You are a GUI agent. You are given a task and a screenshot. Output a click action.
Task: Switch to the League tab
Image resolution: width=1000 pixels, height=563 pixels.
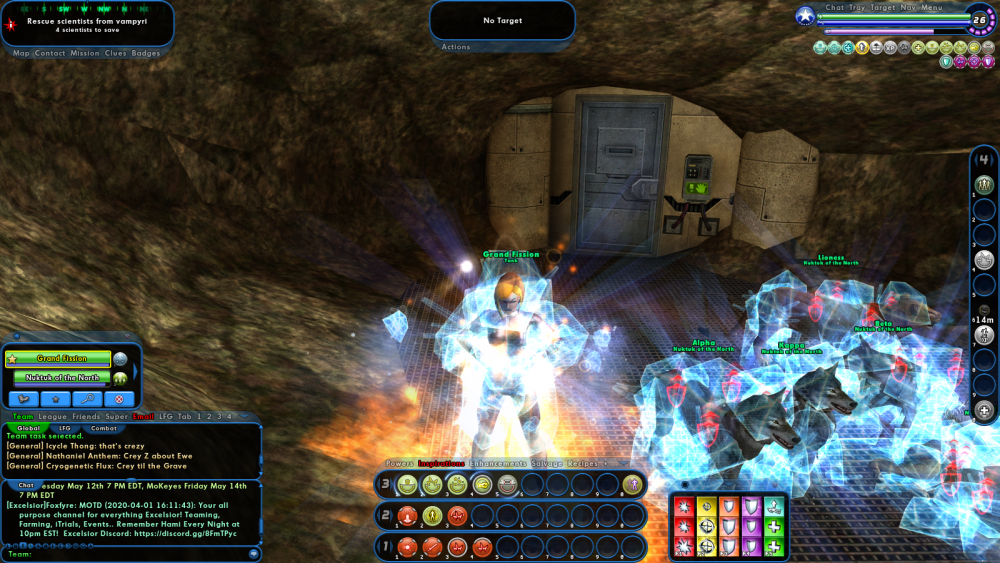coord(52,416)
